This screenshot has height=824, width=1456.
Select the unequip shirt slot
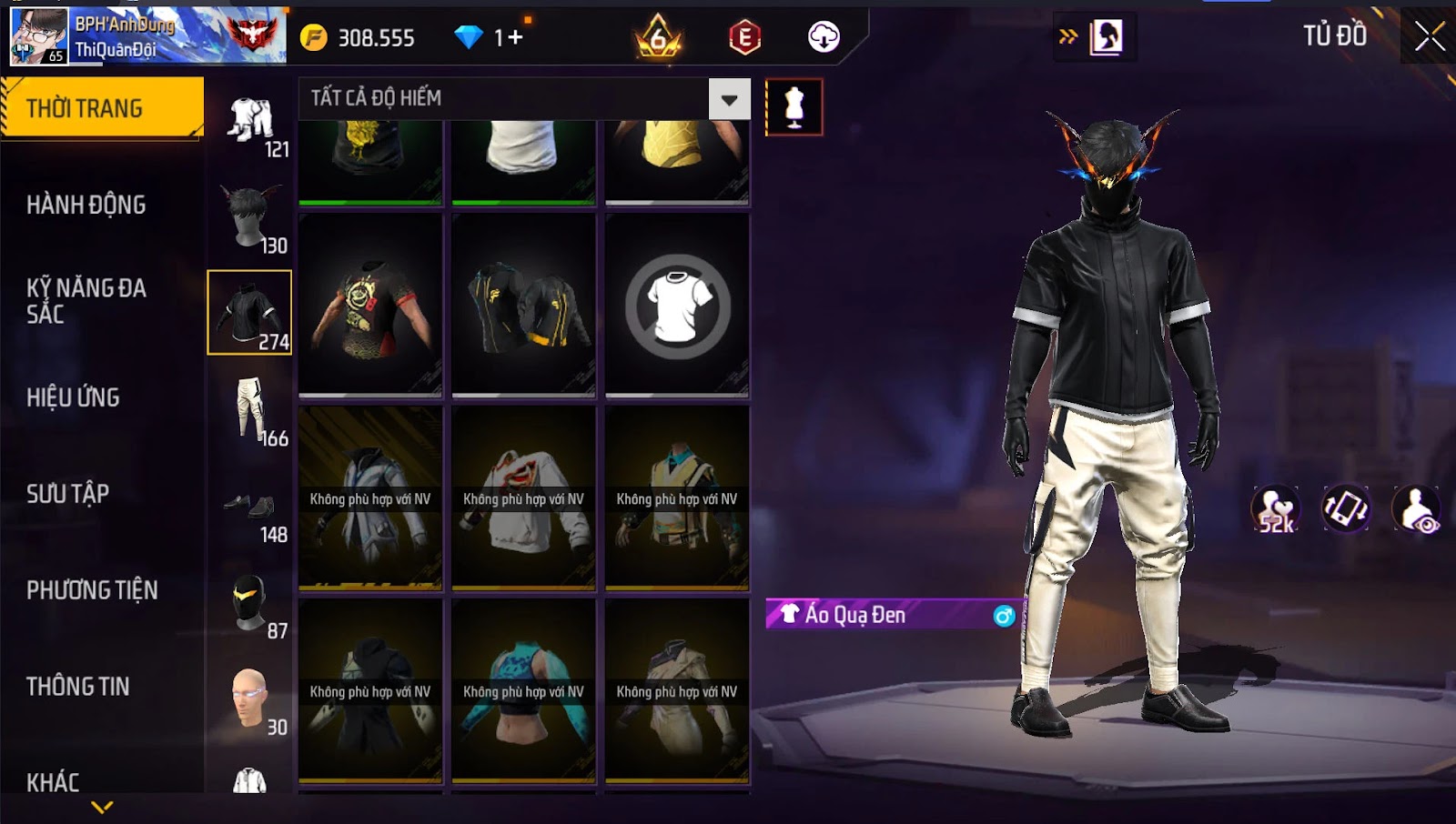tap(677, 305)
